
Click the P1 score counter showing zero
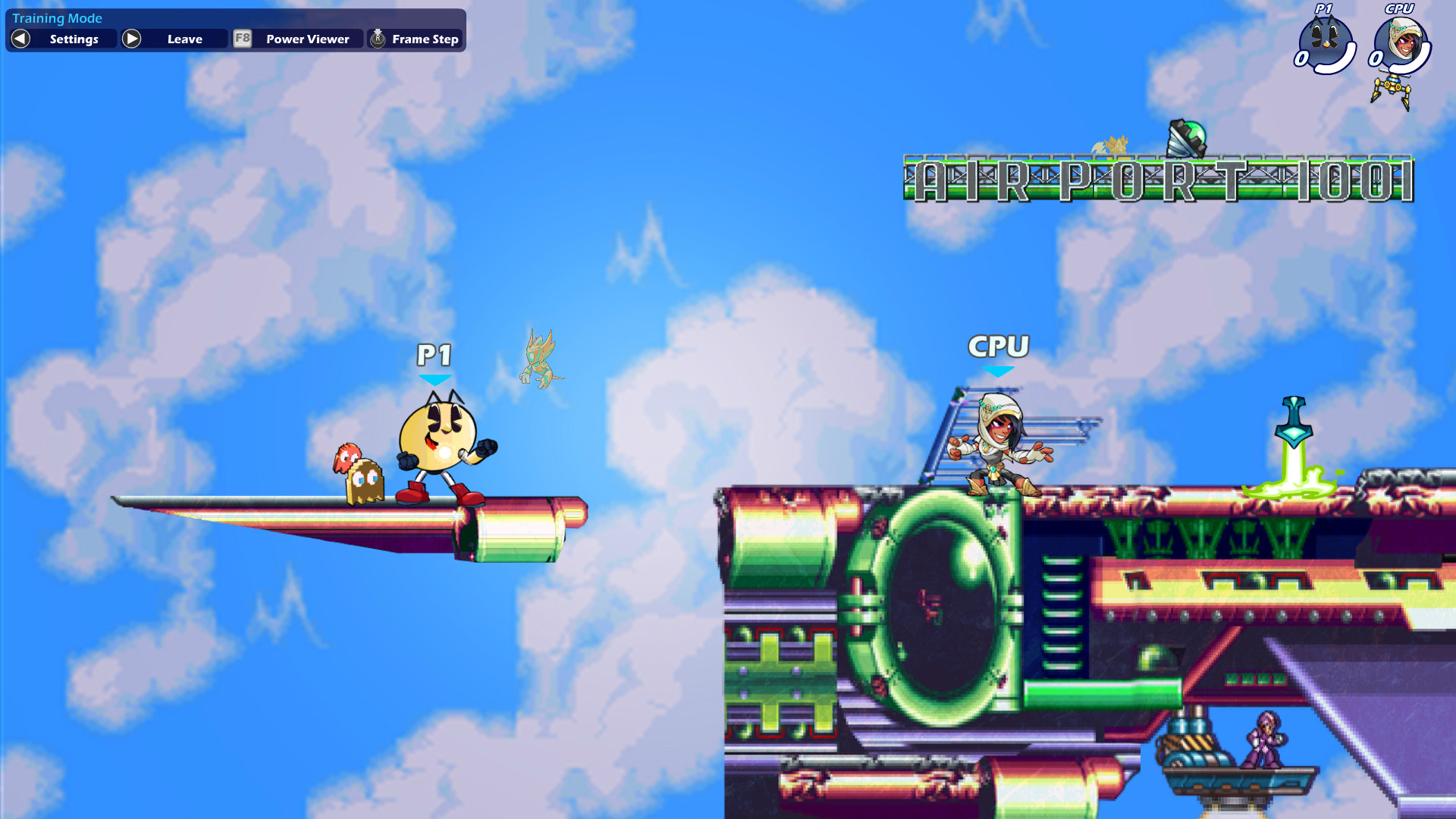pos(1300,58)
